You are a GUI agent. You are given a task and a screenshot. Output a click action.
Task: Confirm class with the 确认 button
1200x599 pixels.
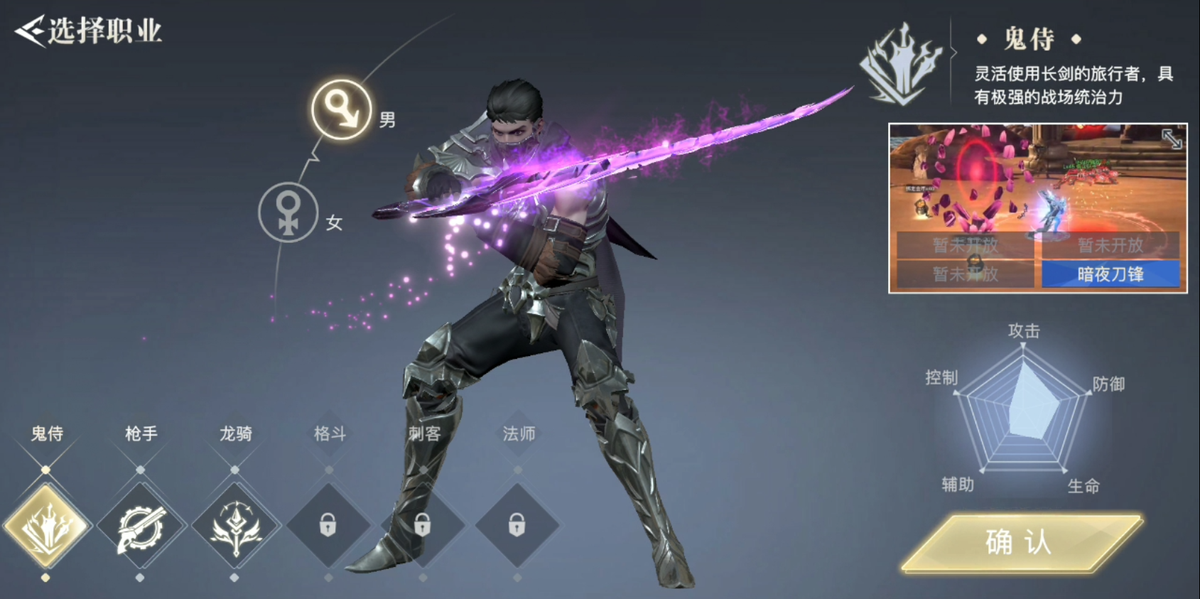1020,543
